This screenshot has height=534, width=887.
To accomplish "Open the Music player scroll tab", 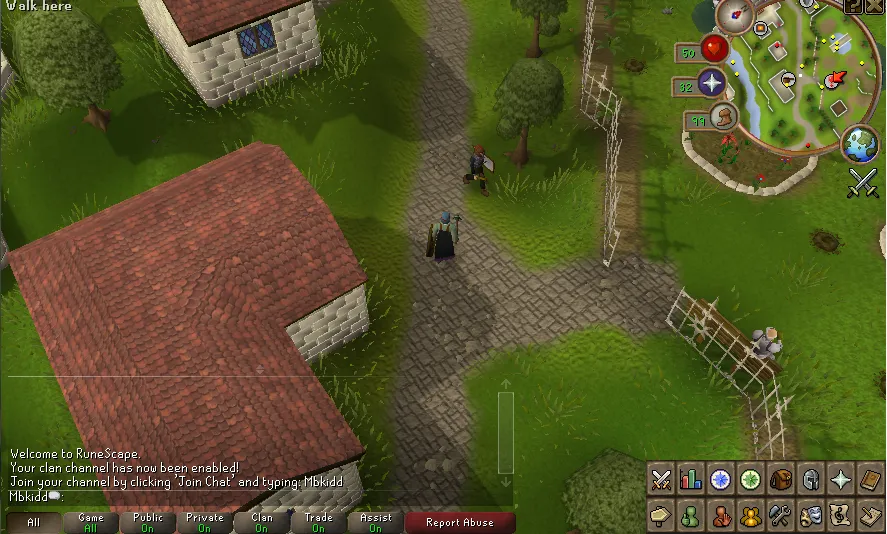I will tap(841, 516).
